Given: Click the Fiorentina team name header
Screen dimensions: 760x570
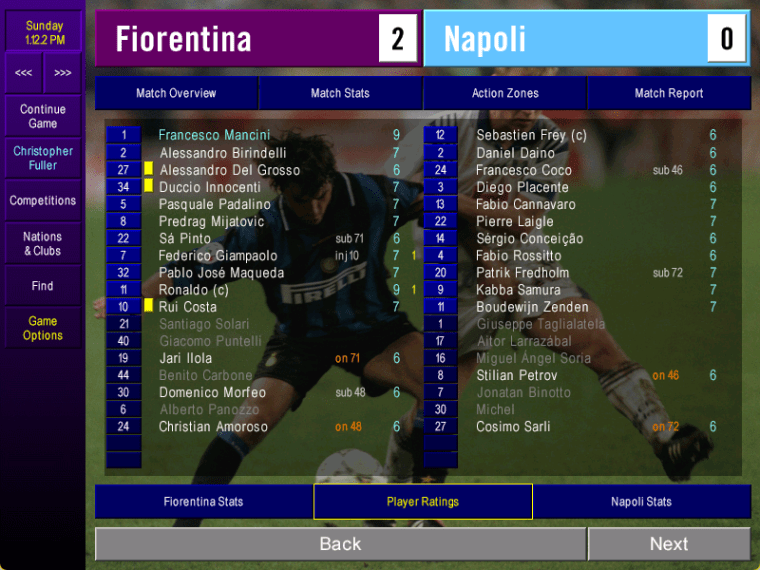Looking at the screenshot, I should [x=184, y=39].
